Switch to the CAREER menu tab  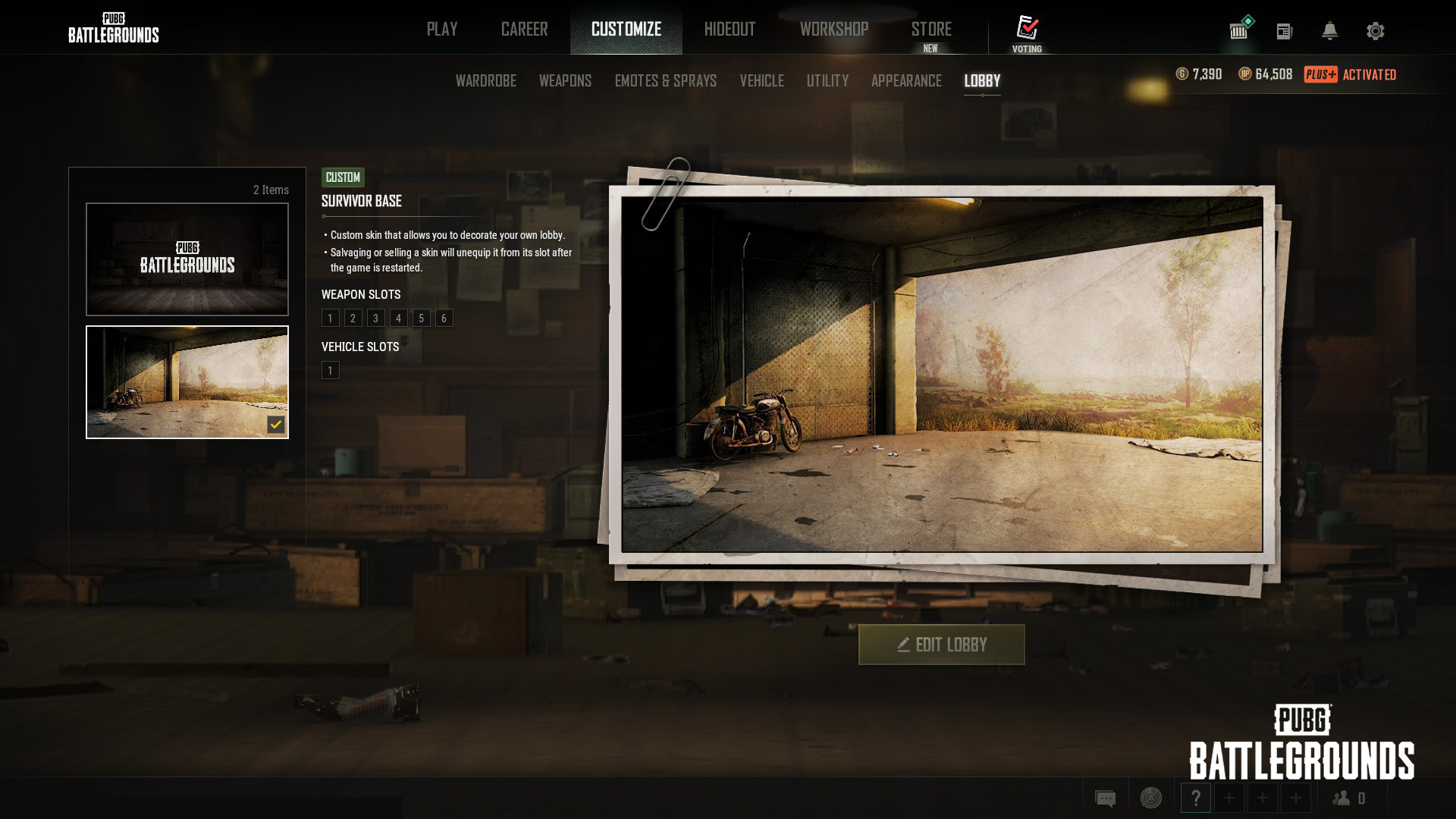pos(523,29)
